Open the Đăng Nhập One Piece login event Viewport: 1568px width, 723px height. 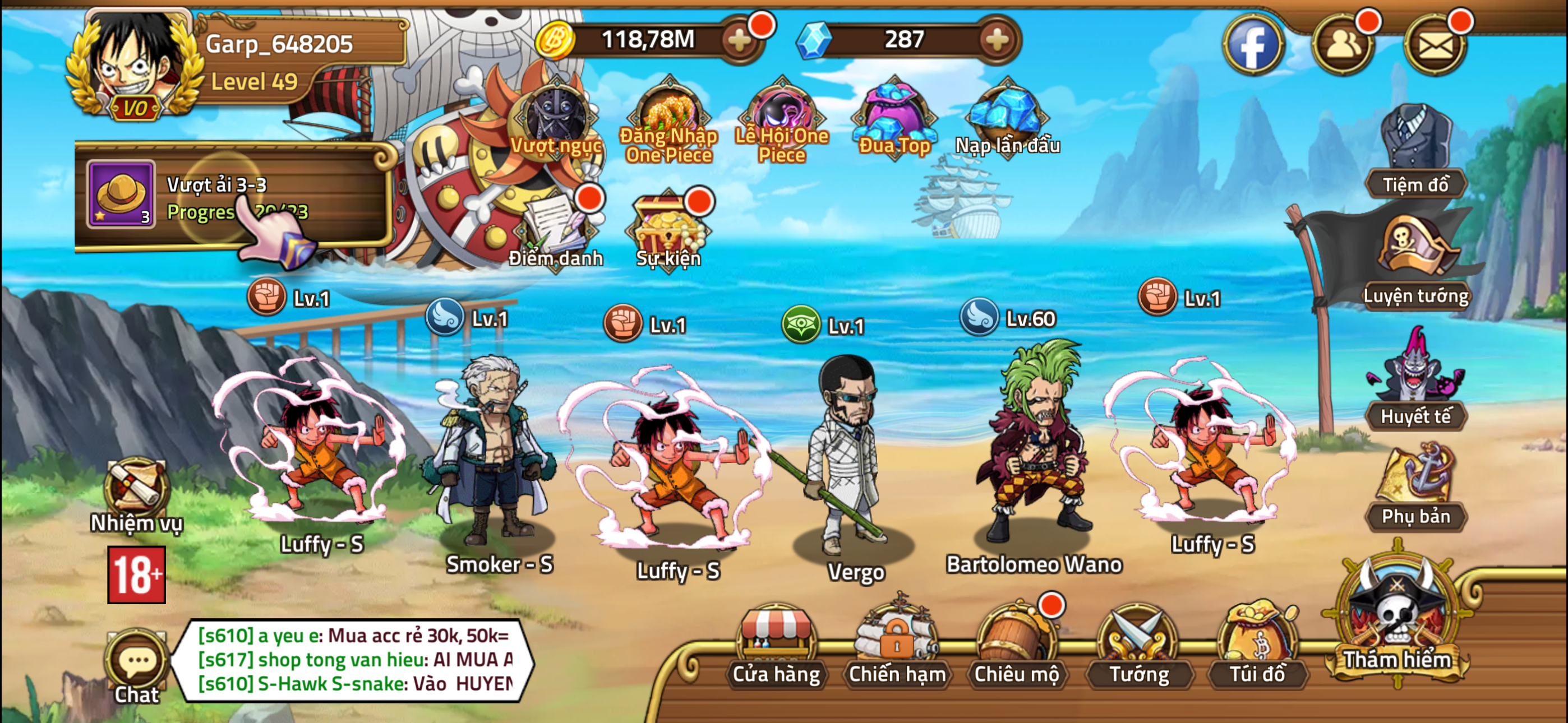coord(668,115)
